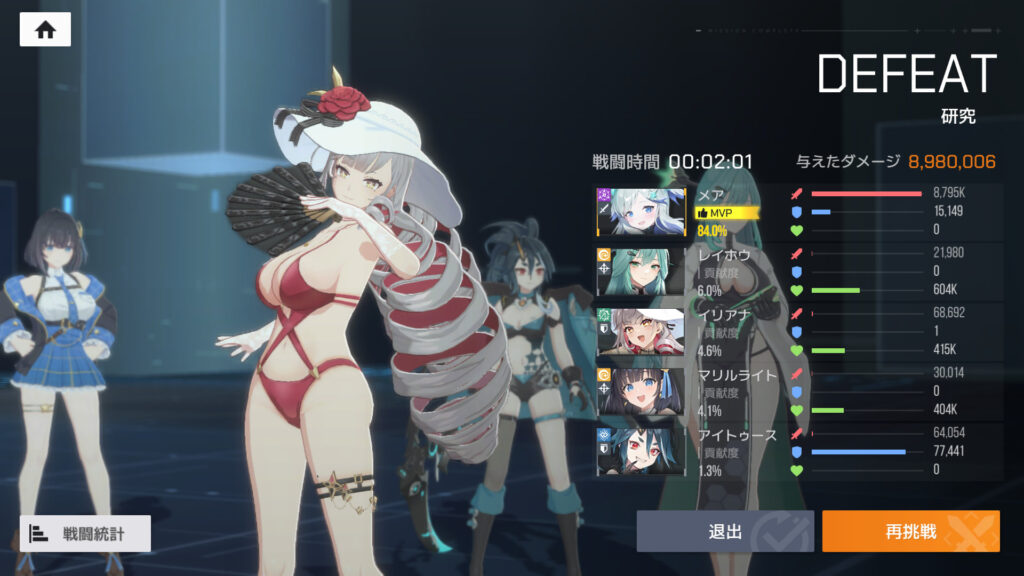Return to the home screen
The height and width of the screenshot is (576, 1024).
click(45, 29)
